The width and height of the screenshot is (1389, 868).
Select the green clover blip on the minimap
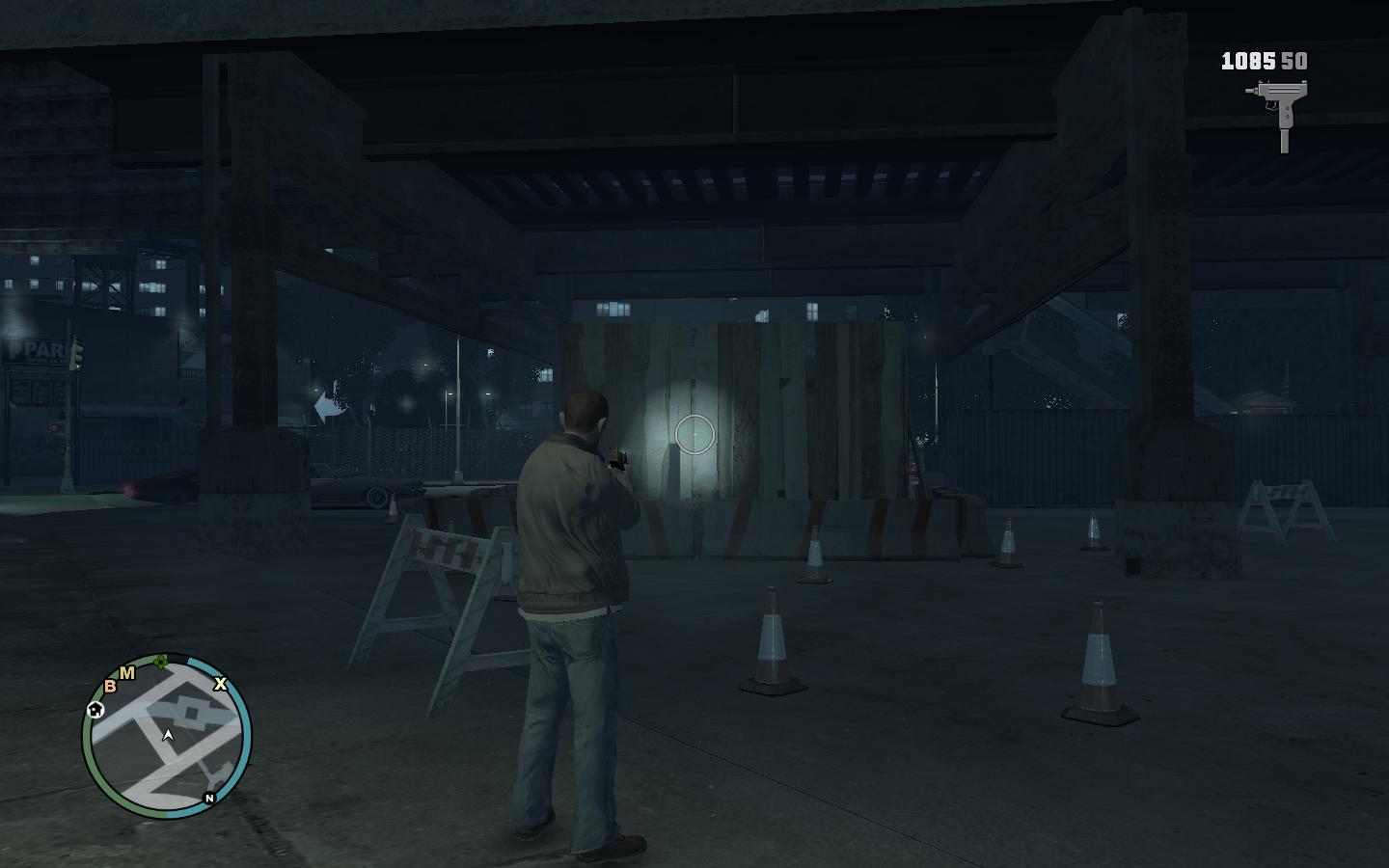coord(162,662)
